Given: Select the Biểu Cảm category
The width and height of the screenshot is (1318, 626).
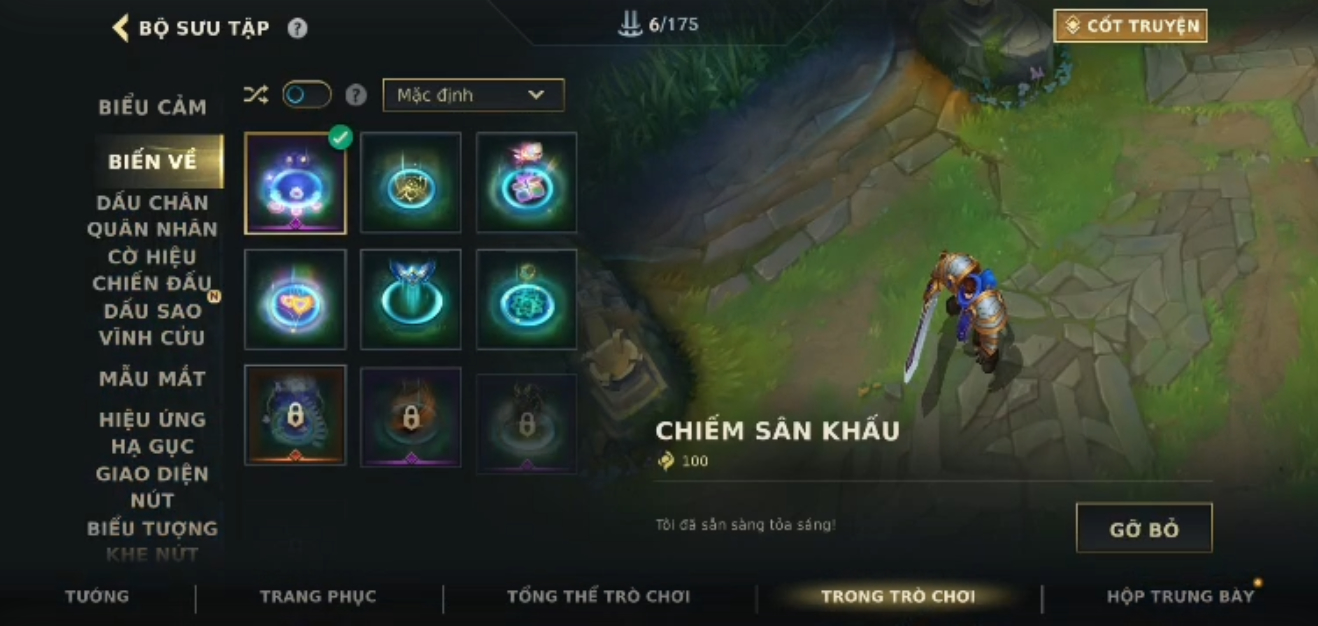Looking at the screenshot, I should [x=152, y=107].
